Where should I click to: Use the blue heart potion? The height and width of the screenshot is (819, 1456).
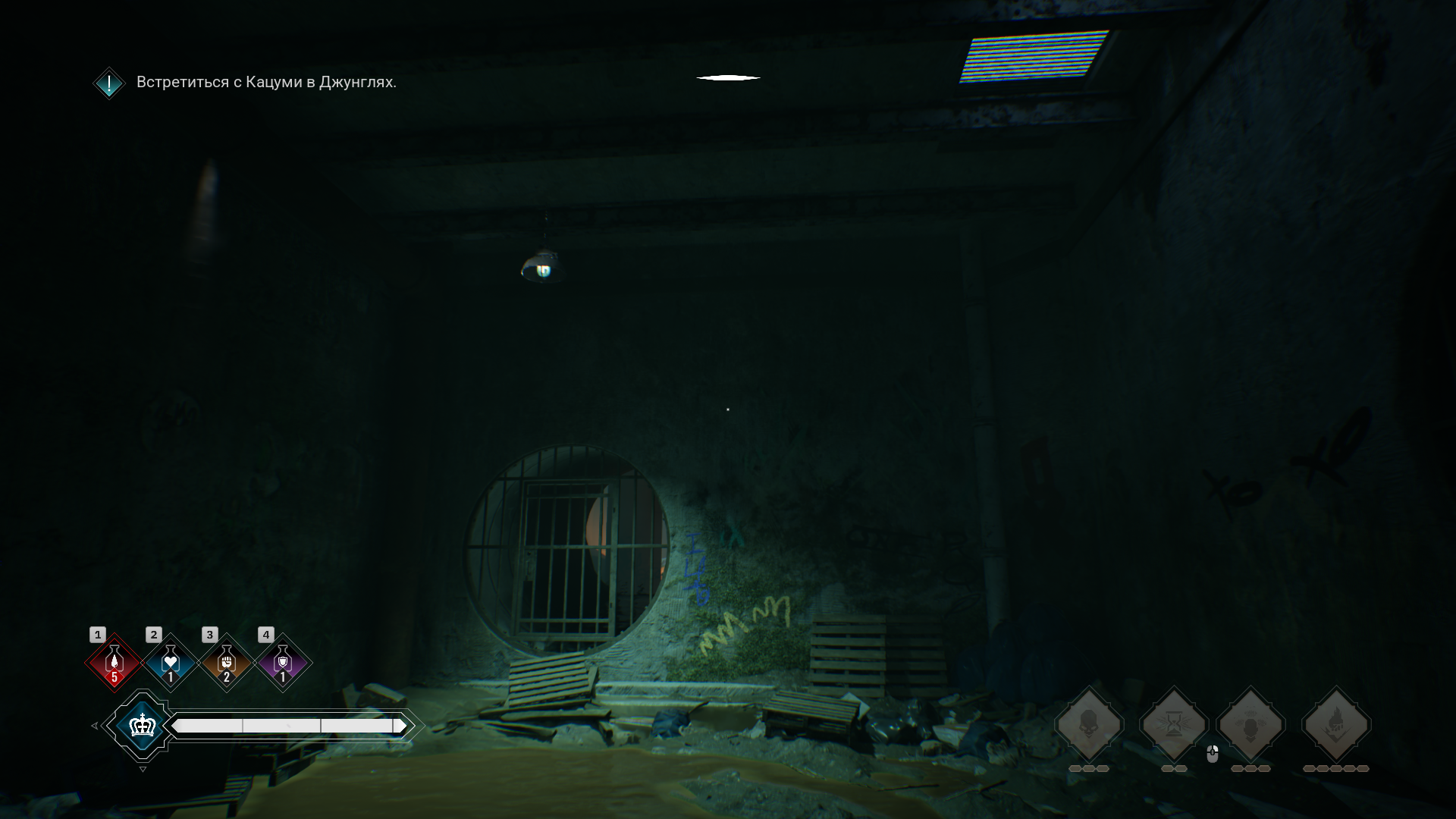(x=170, y=663)
